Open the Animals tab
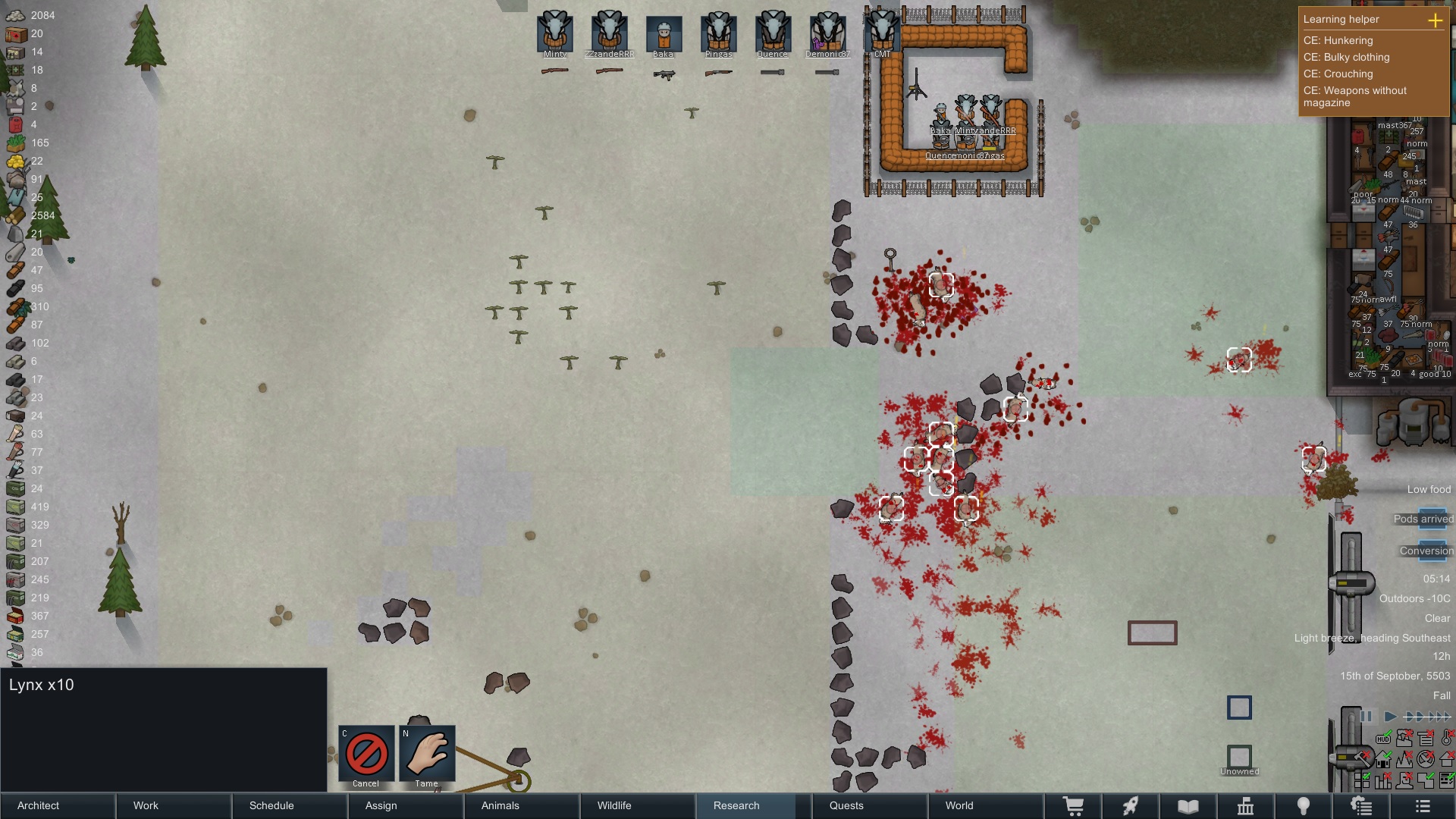 (x=522, y=805)
